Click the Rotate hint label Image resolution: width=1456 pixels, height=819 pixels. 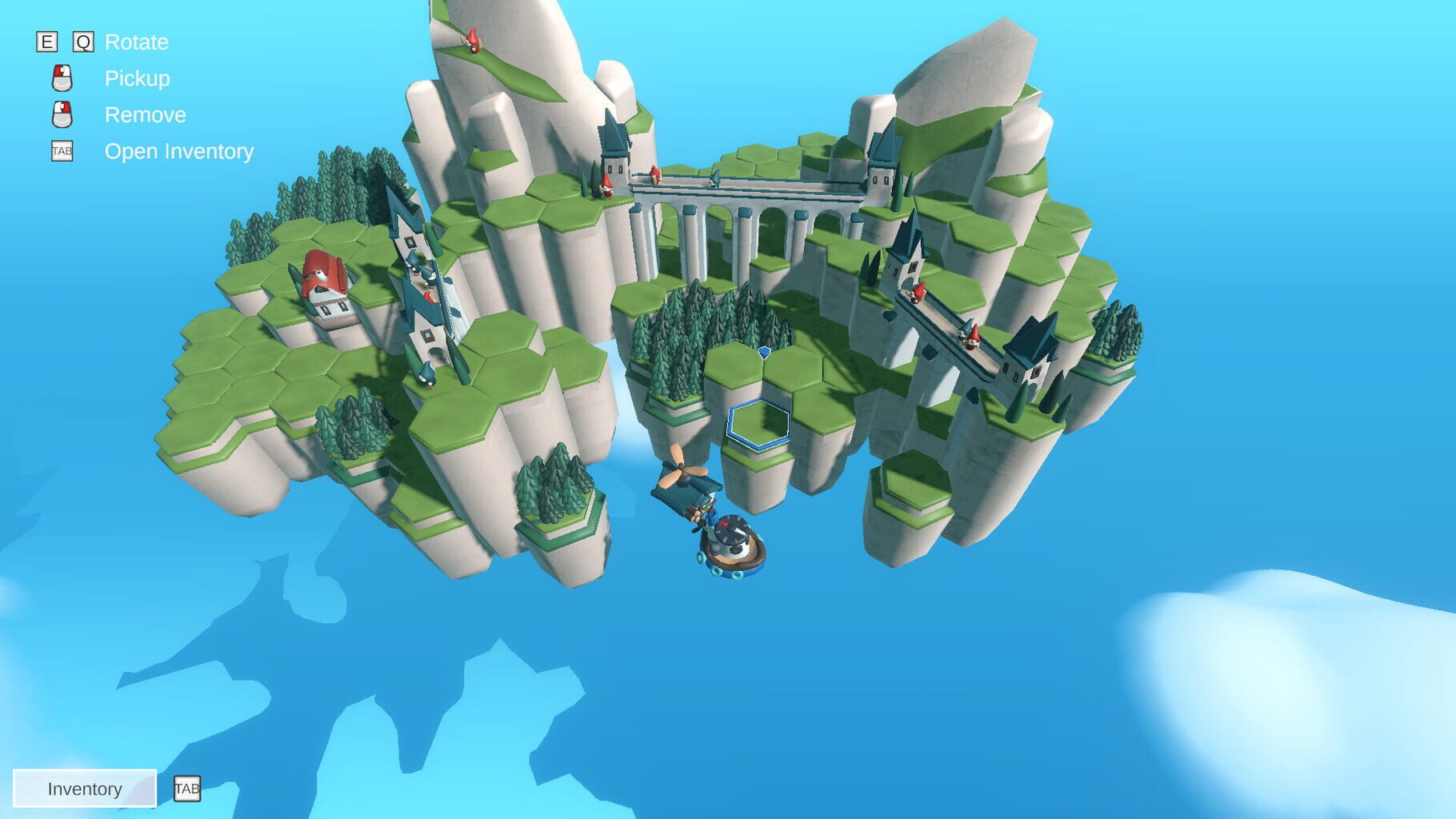[x=136, y=42]
